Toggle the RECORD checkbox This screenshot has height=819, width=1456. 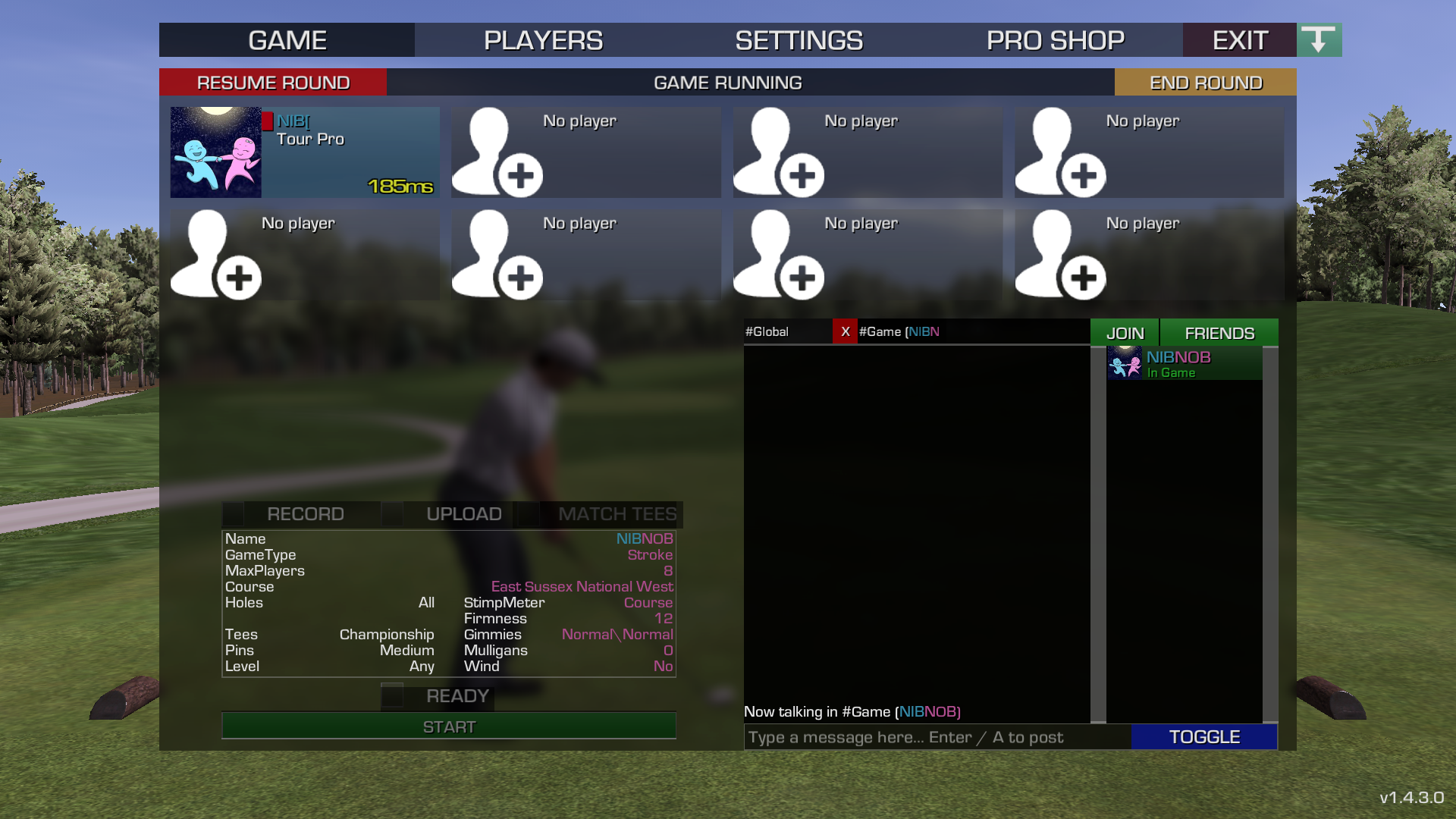(x=234, y=514)
